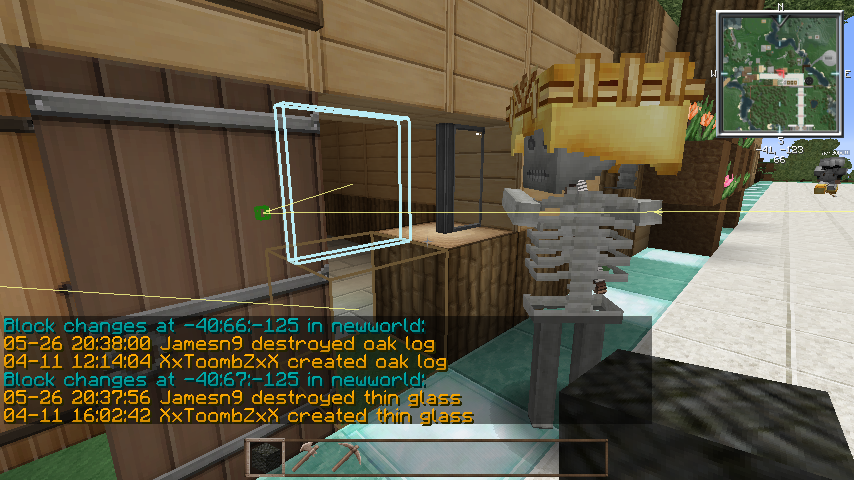Select the dark block in the hotbar

tap(266, 458)
